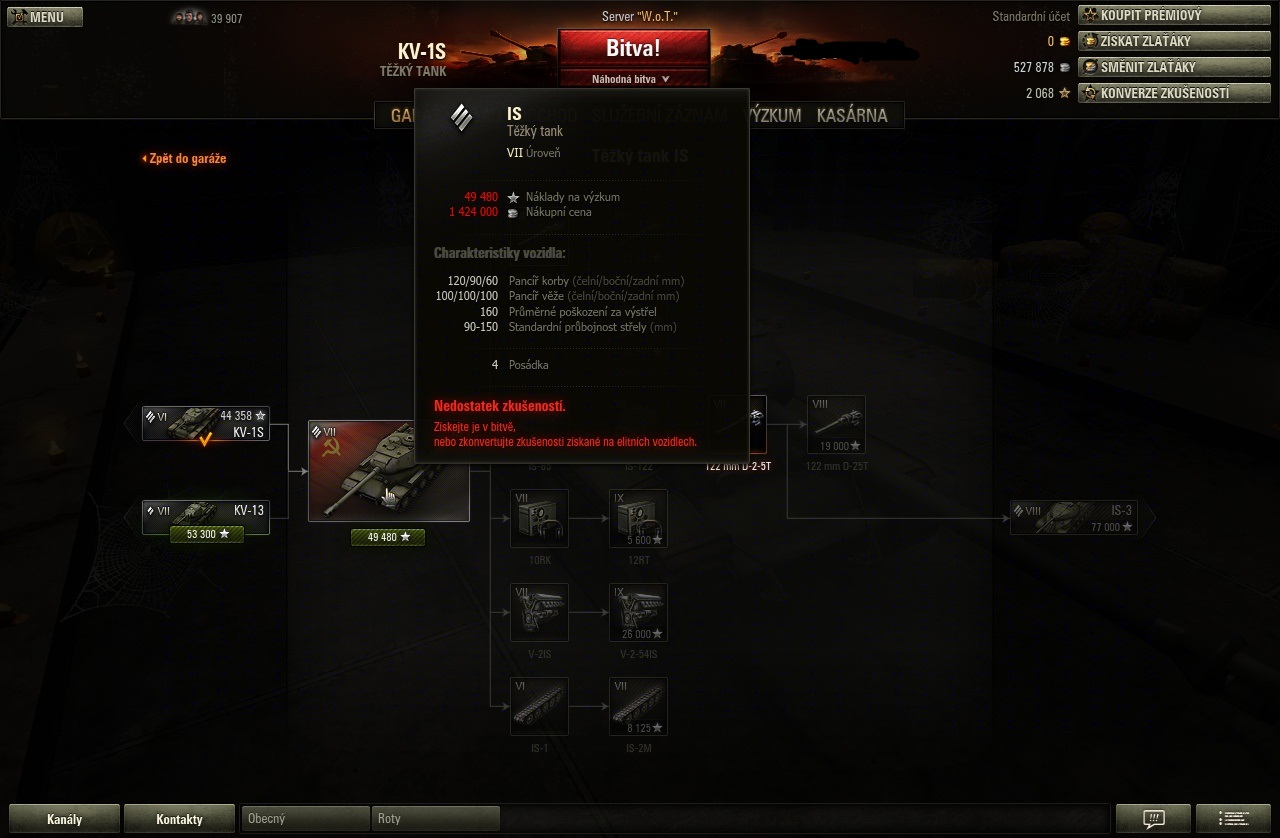Switch to the Roty chat tab
Screen dimensions: 1280x838
tap(435, 818)
